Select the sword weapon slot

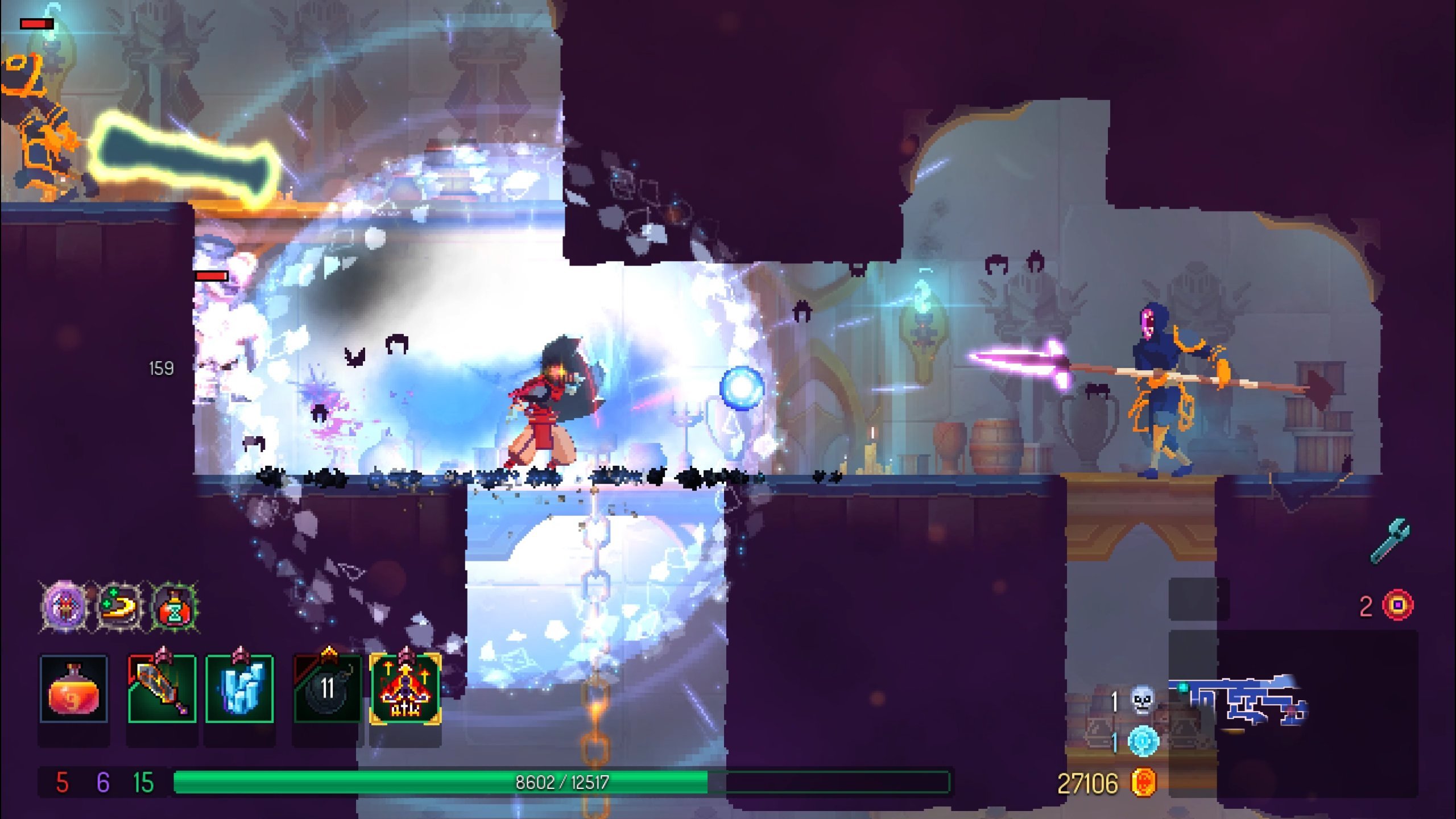coord(162,689)
